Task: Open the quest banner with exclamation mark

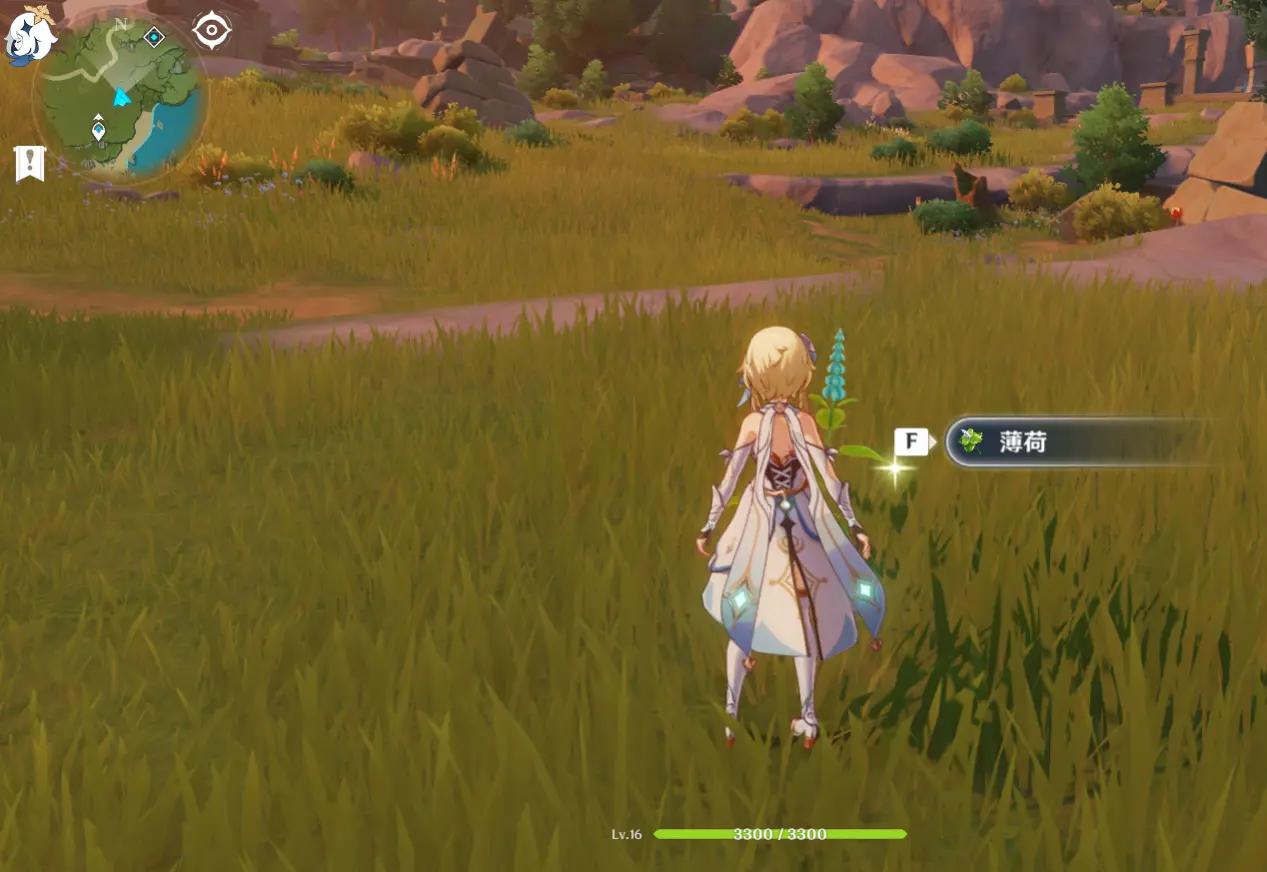Action: click(30, 163)
